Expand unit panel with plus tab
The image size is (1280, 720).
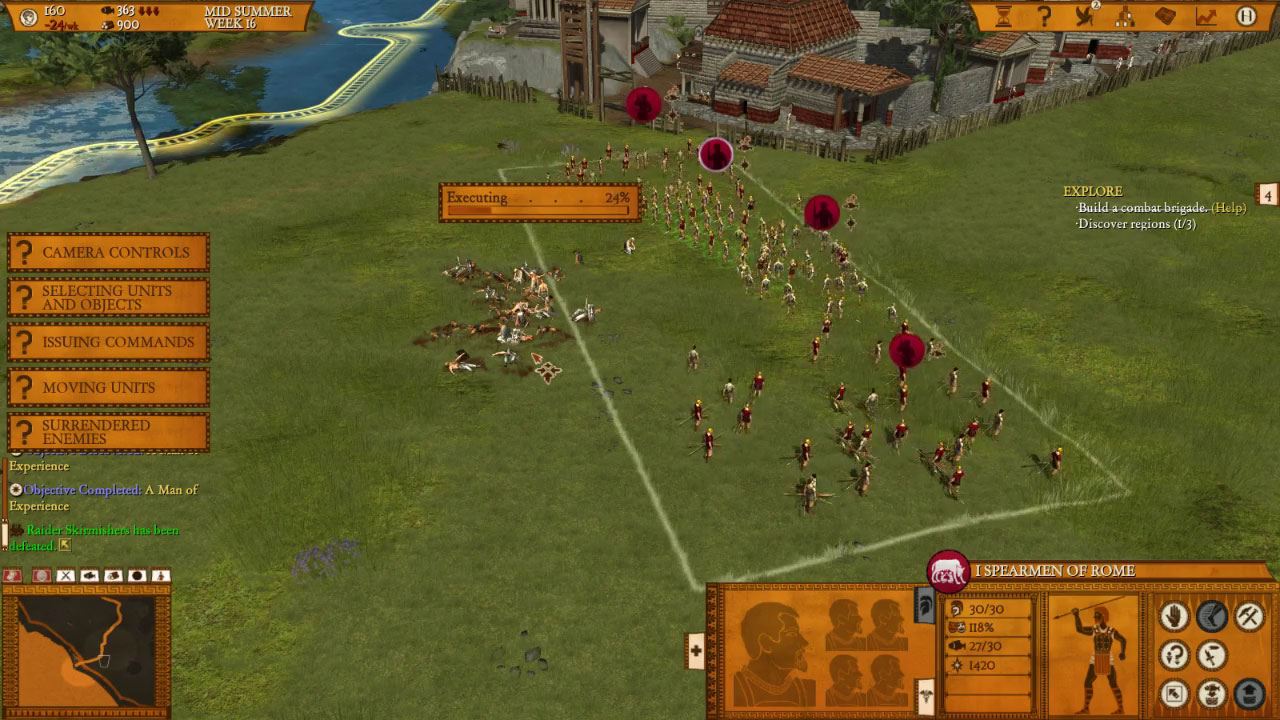click(x=696, y=651)
